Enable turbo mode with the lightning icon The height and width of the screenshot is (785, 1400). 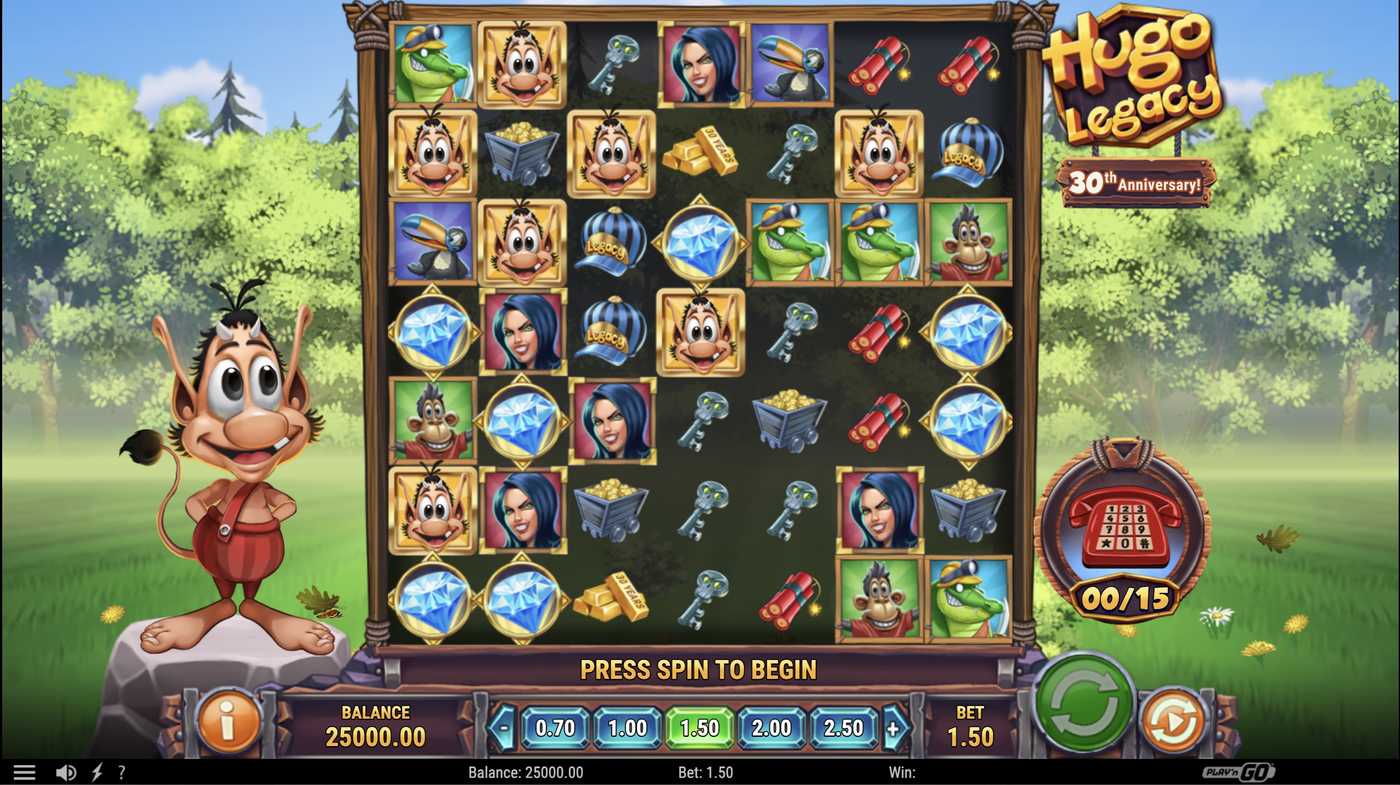tap(95, 771)
